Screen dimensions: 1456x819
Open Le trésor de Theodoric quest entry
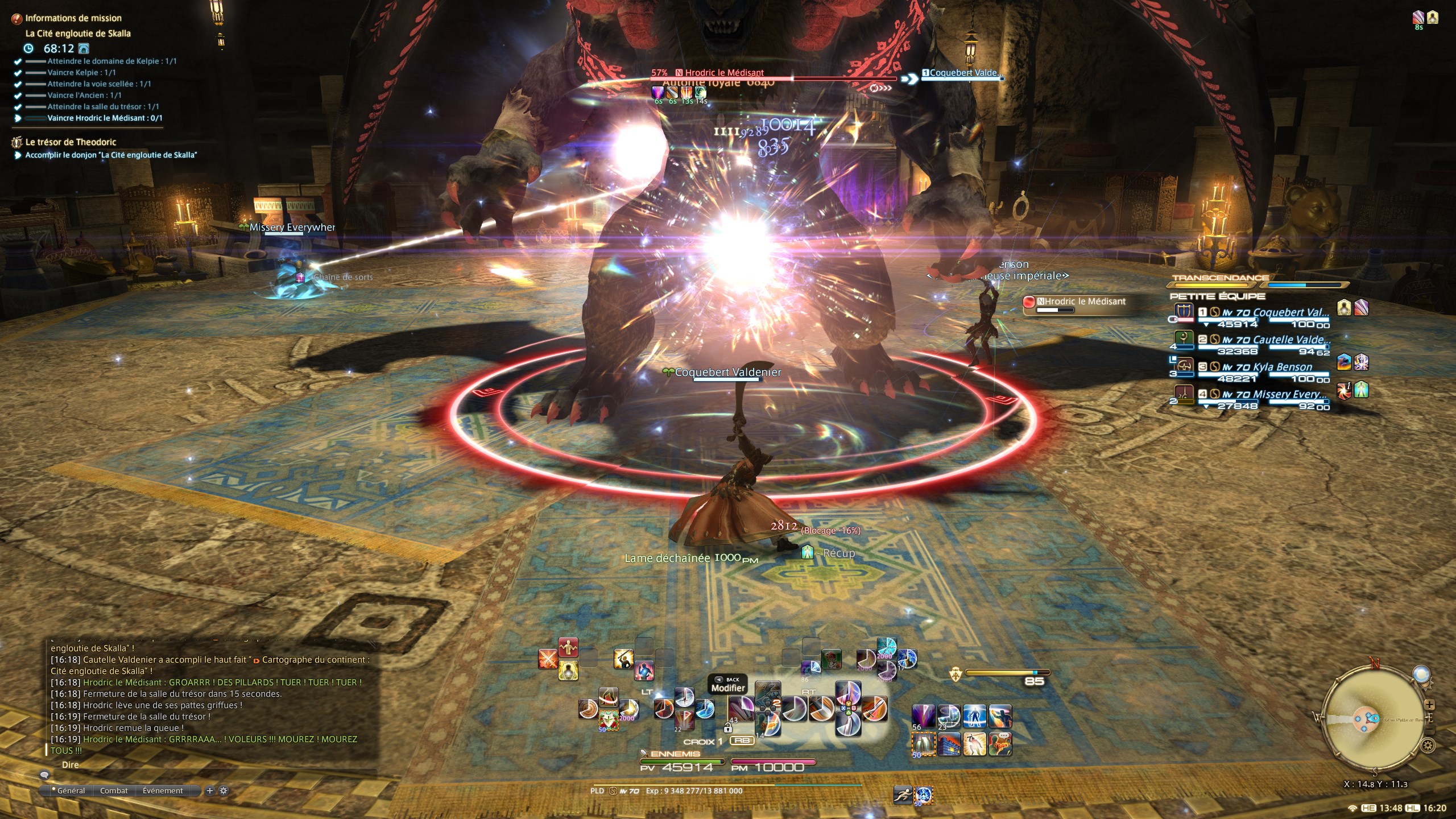click(x=71, y=142)
